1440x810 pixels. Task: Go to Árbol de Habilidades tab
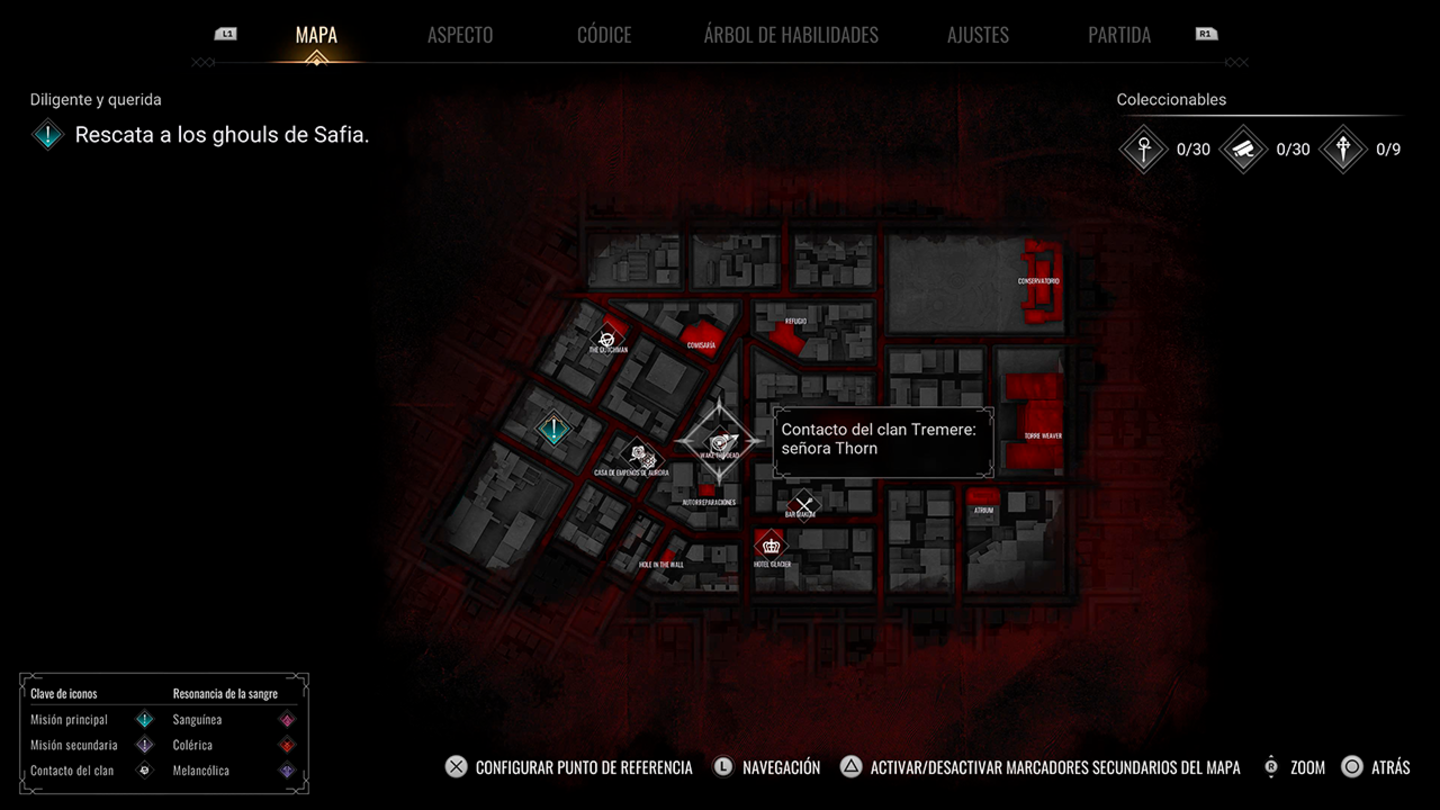(x=791, y=35)
